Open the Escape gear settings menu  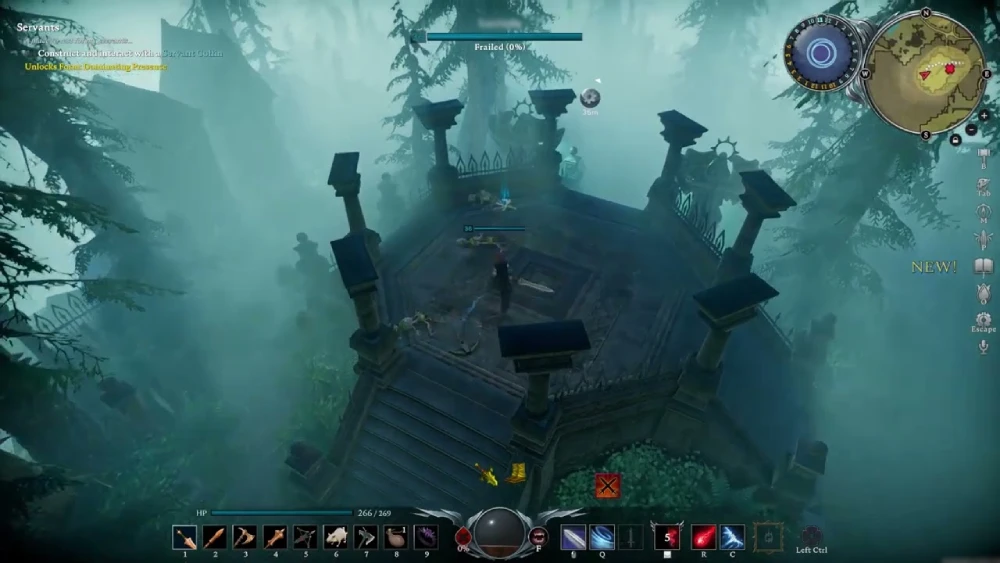pos(983,319)
